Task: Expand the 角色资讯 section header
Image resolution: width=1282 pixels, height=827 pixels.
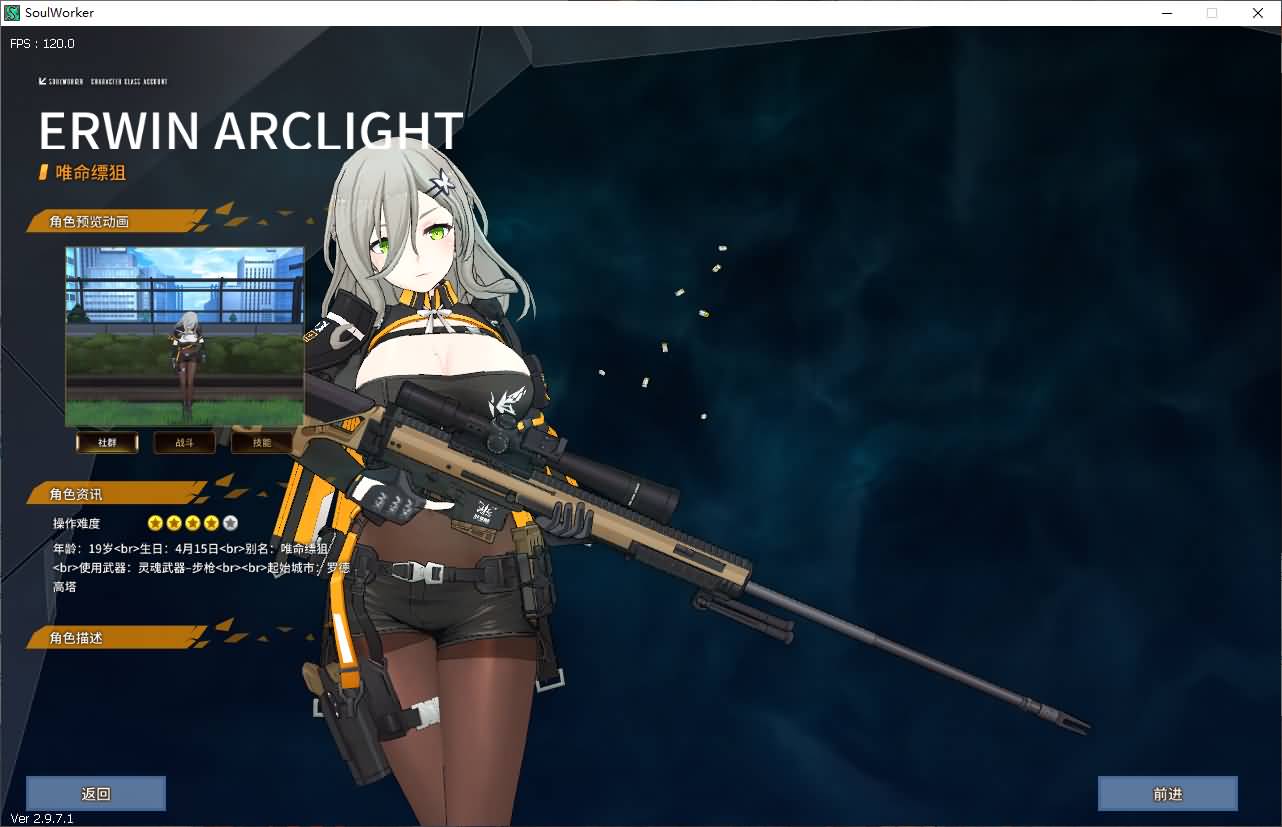Action: [78, 492]
